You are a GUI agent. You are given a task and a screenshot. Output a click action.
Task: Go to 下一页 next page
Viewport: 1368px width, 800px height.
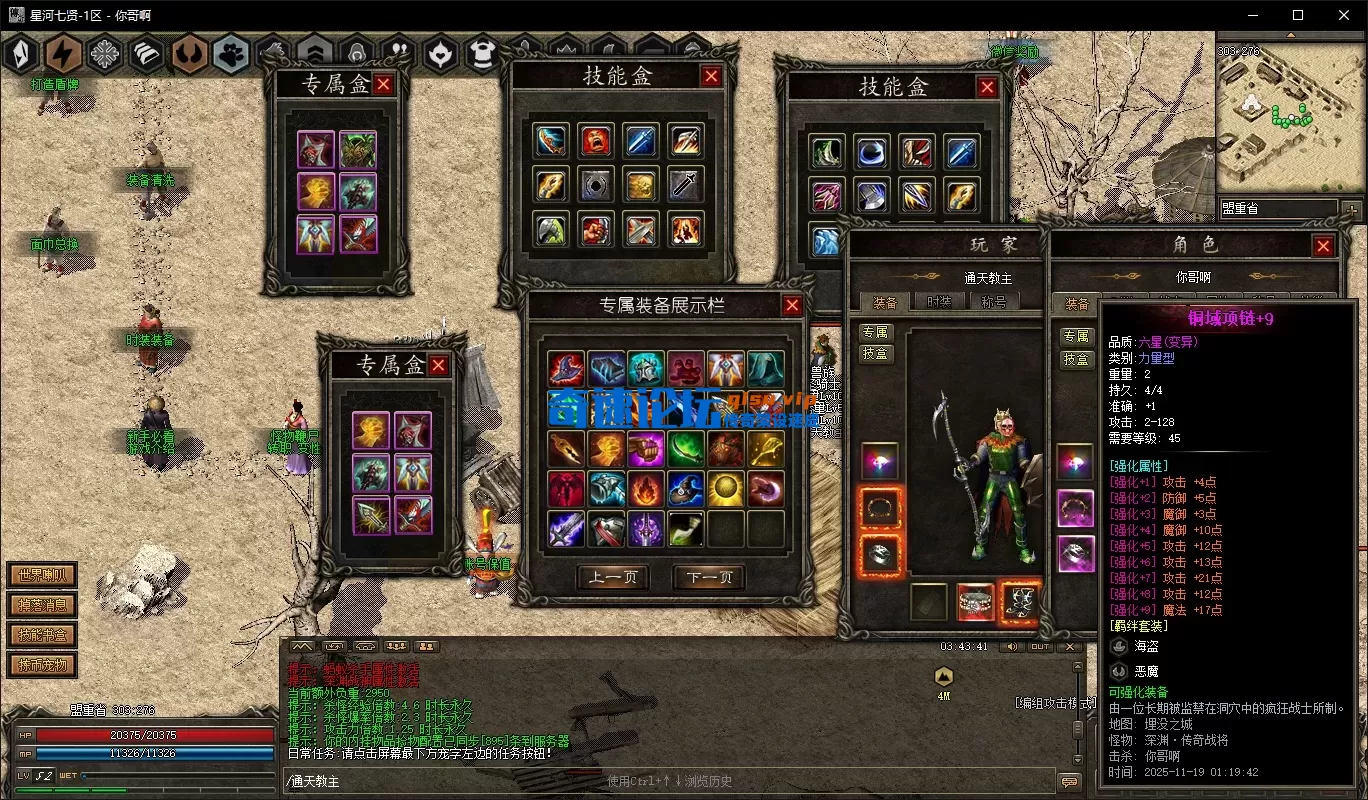(x=709, y=578)
